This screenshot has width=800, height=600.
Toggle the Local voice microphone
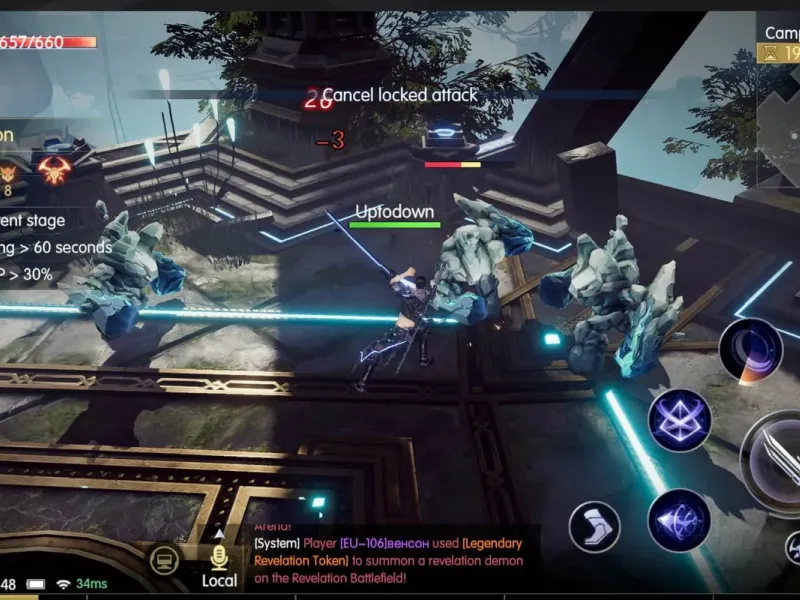tap(219, 559)
